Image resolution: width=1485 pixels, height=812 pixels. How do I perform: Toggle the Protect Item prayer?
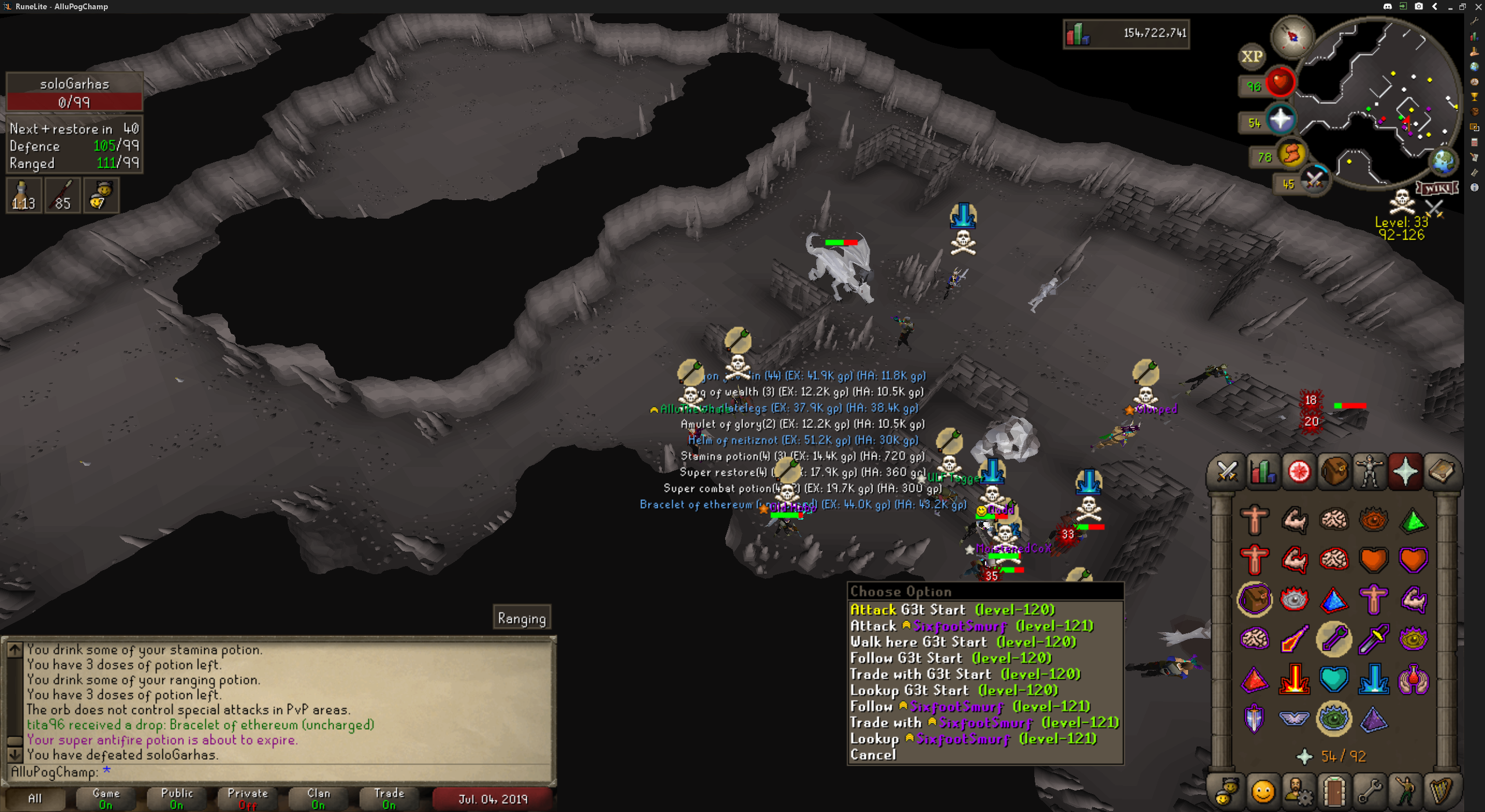tap(1255, 599)
